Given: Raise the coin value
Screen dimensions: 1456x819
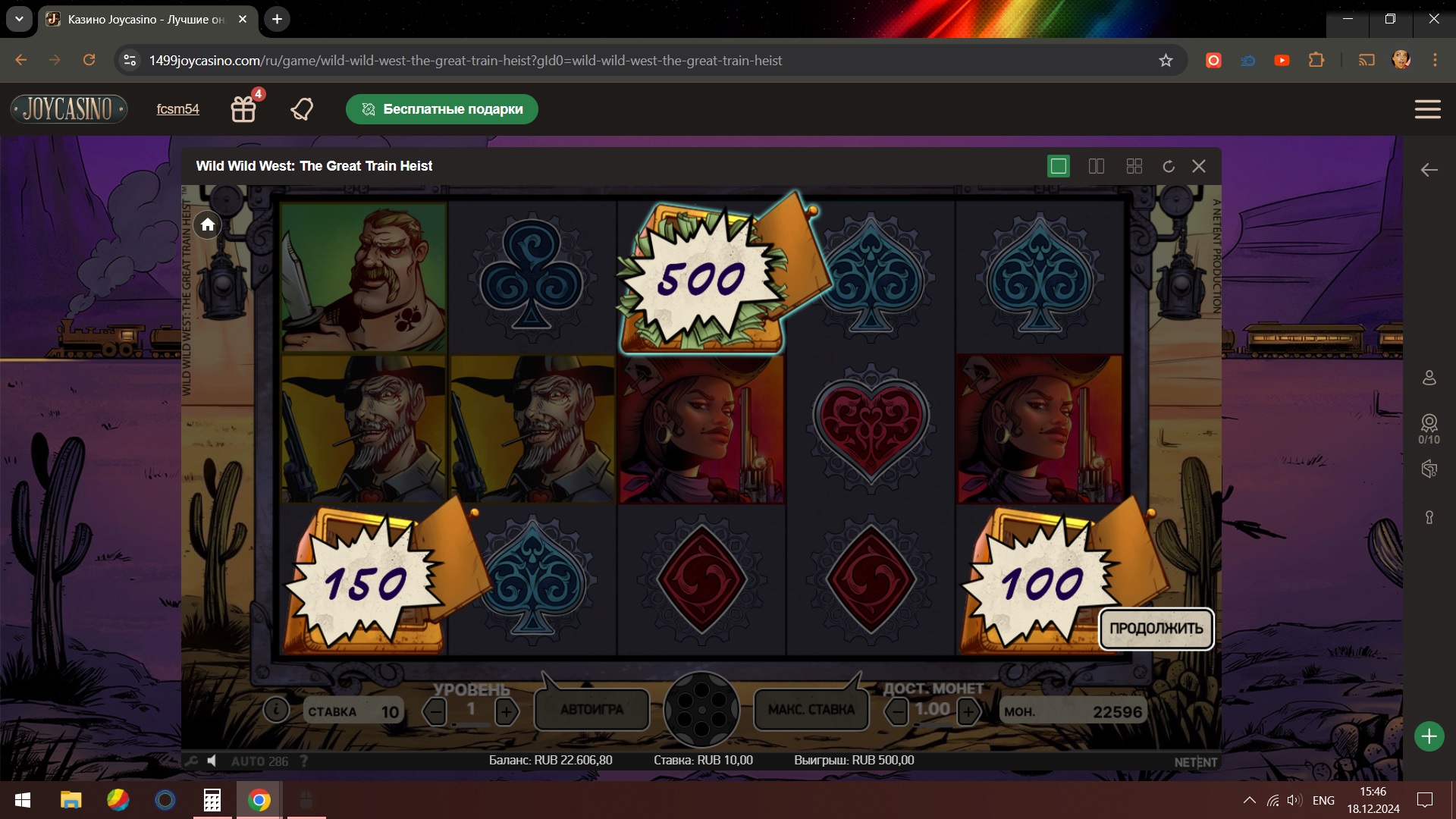Looking at the screenshot, I should point(968,711).
